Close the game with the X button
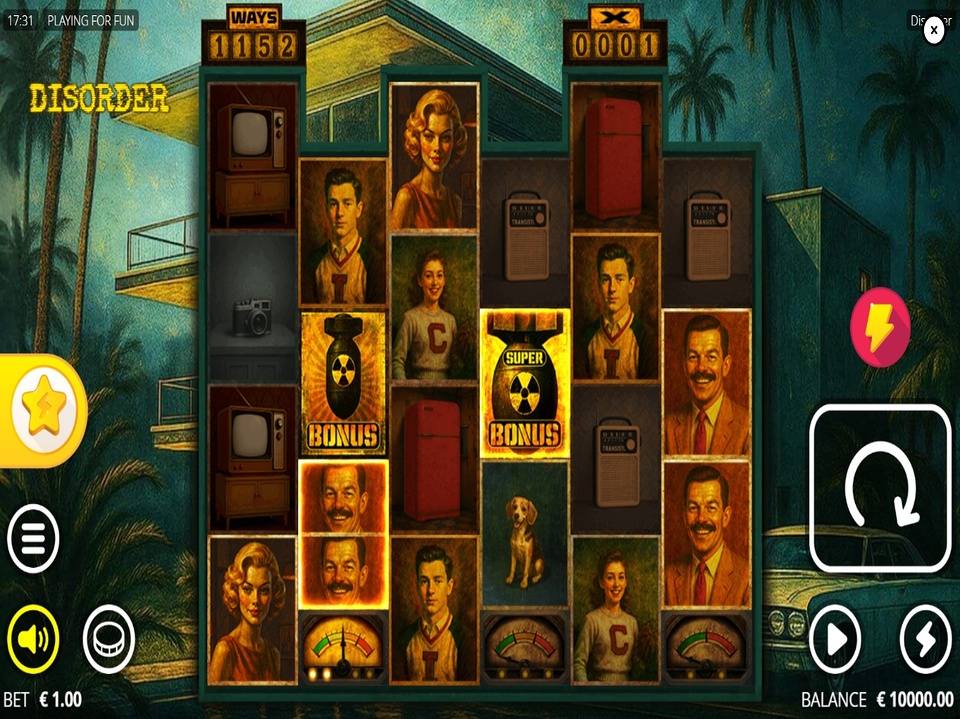The height and width of the screenshot is (719, 960). coord(933,30)
